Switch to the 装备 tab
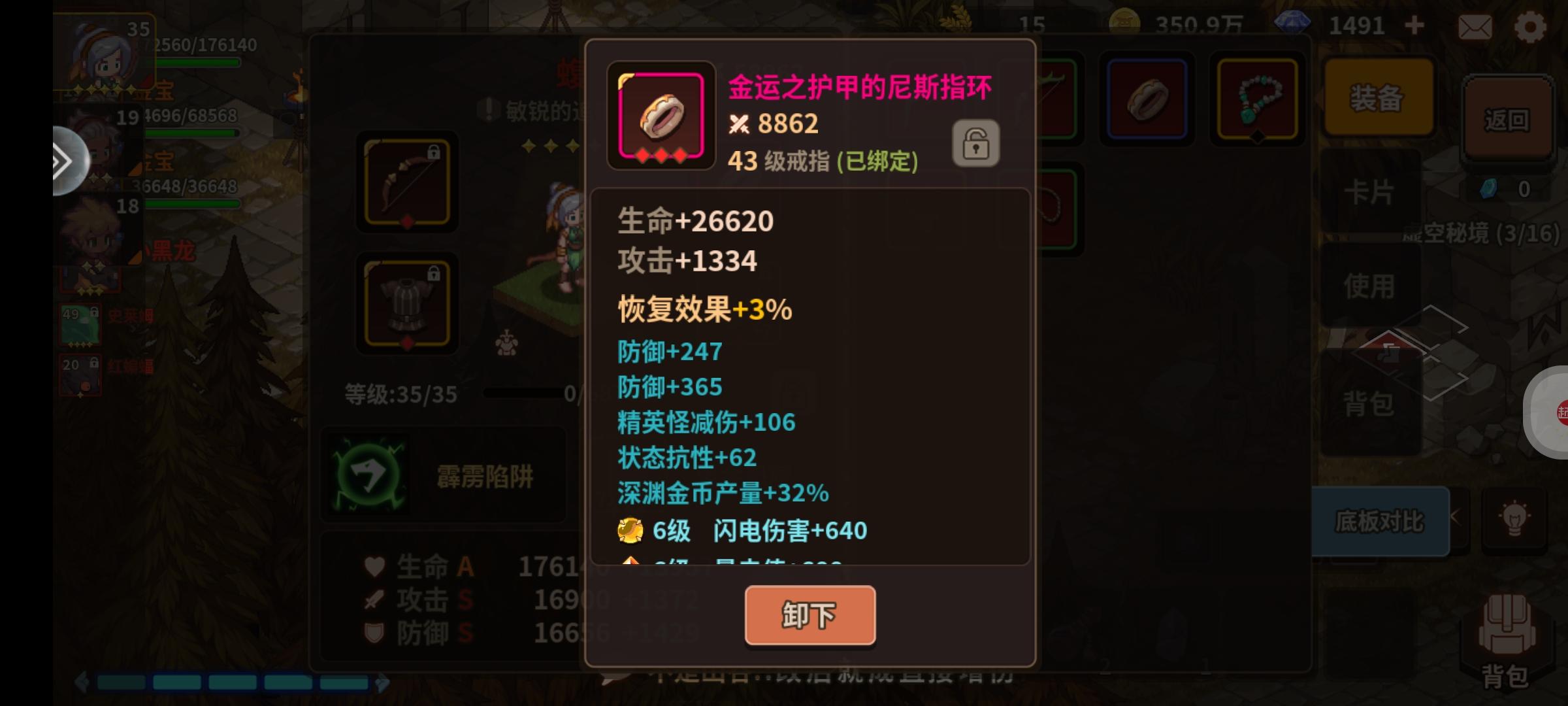1568x706 pixels. click(x=1379, y=98)
